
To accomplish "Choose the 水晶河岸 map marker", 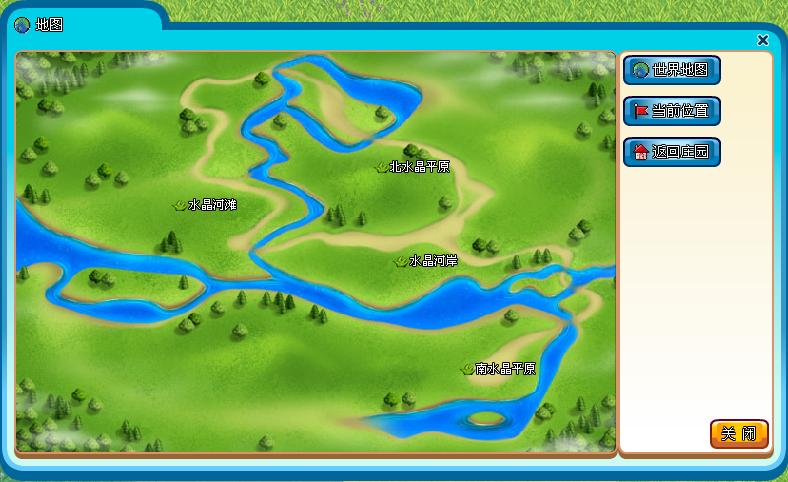I will click(x=427, y=261).
